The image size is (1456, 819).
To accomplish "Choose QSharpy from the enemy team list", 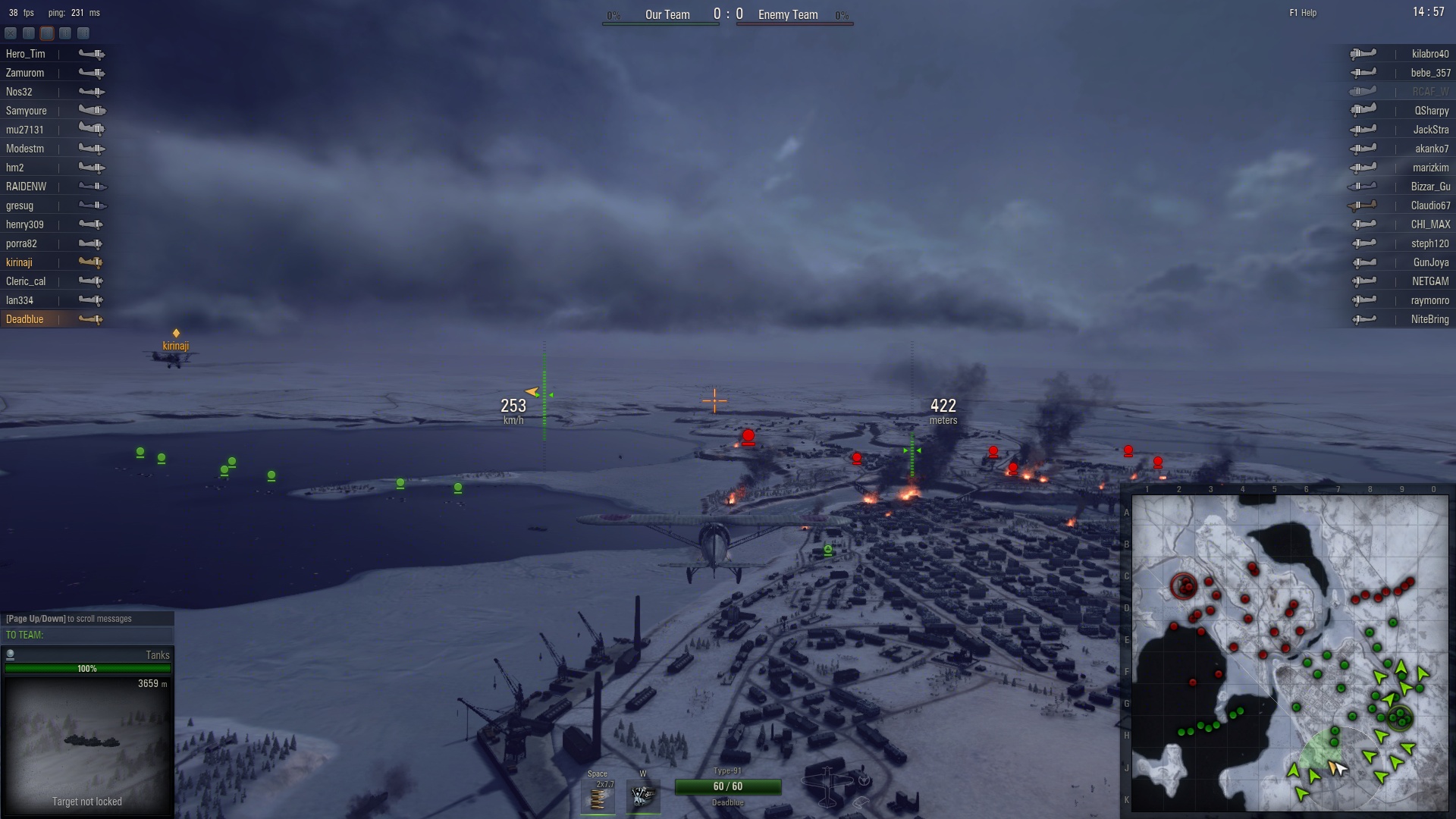I will [x=1431, y=111].
